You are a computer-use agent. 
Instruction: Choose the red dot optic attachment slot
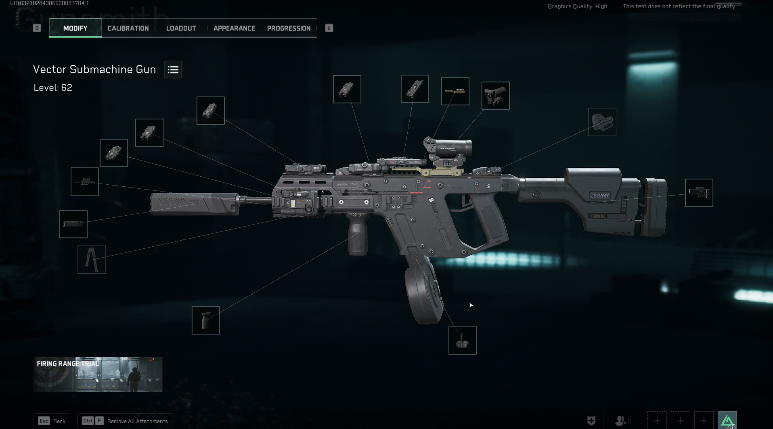(x=495, y=96)
